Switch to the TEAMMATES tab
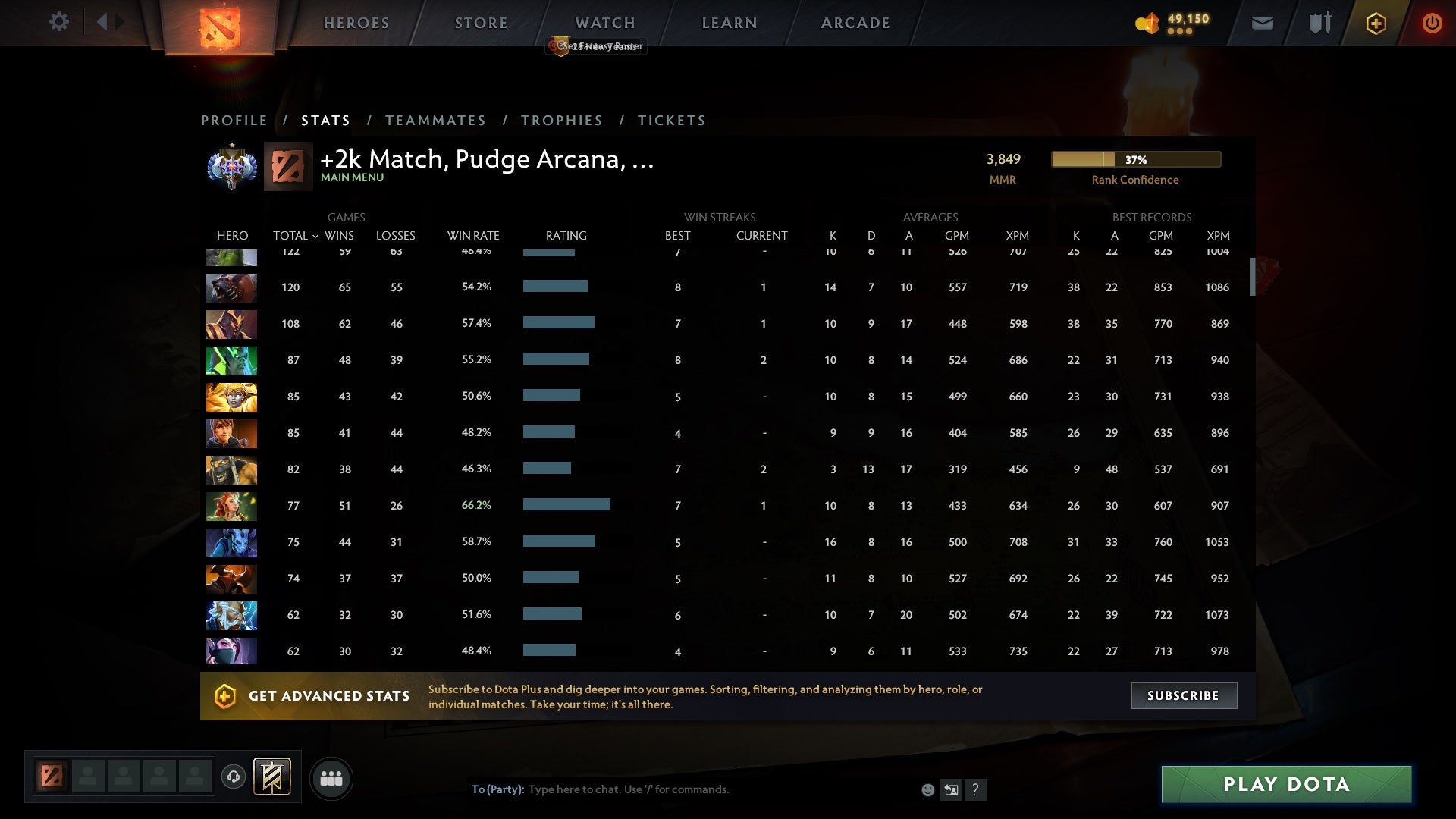Viewport: 1456px width, 819px height. (x=436, y=120)
